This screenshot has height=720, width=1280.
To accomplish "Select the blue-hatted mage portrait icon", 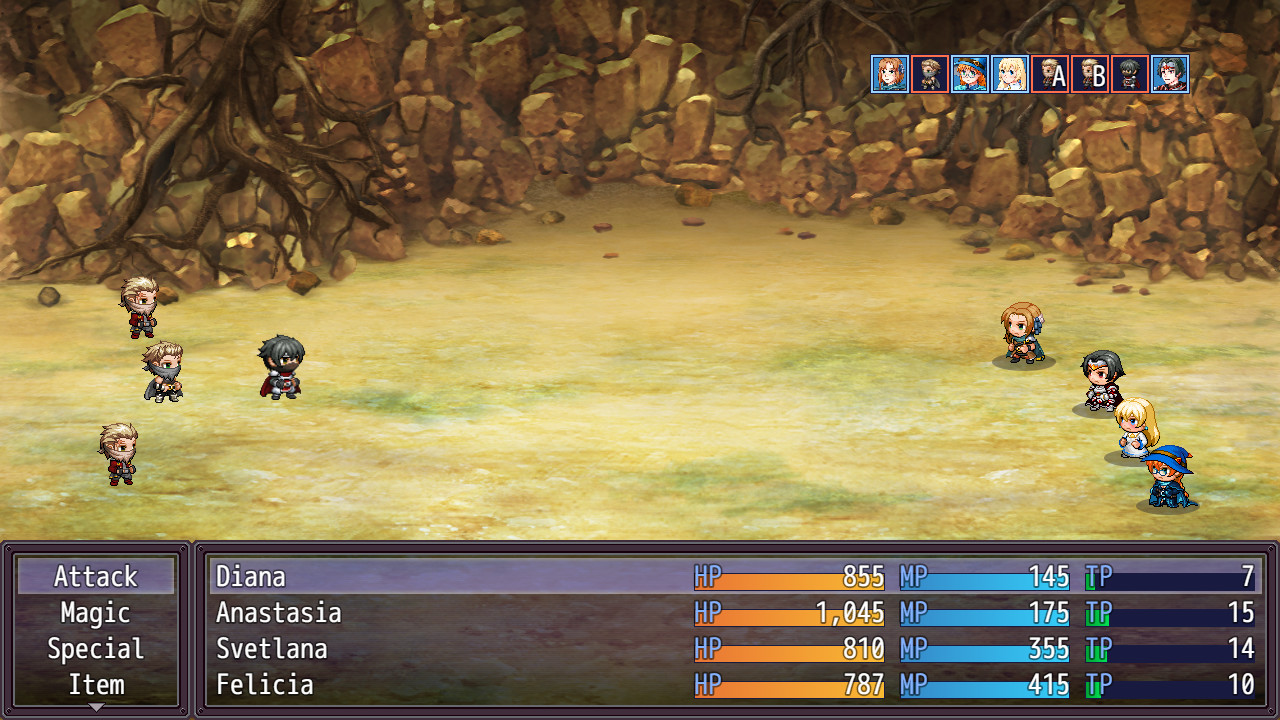I will pyautogui.click(x=970, y=72).
